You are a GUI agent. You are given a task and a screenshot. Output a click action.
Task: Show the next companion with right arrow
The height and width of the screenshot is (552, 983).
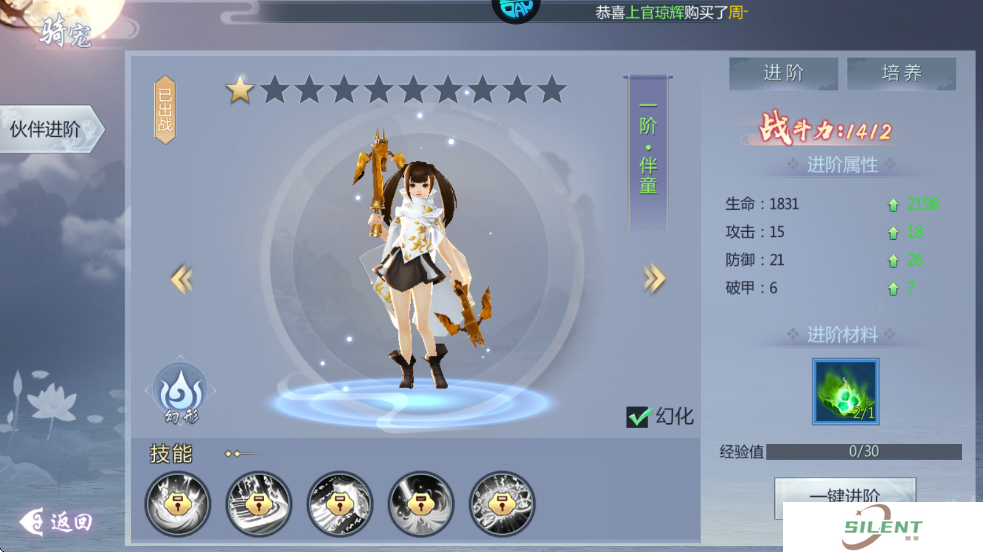point(654,279)
